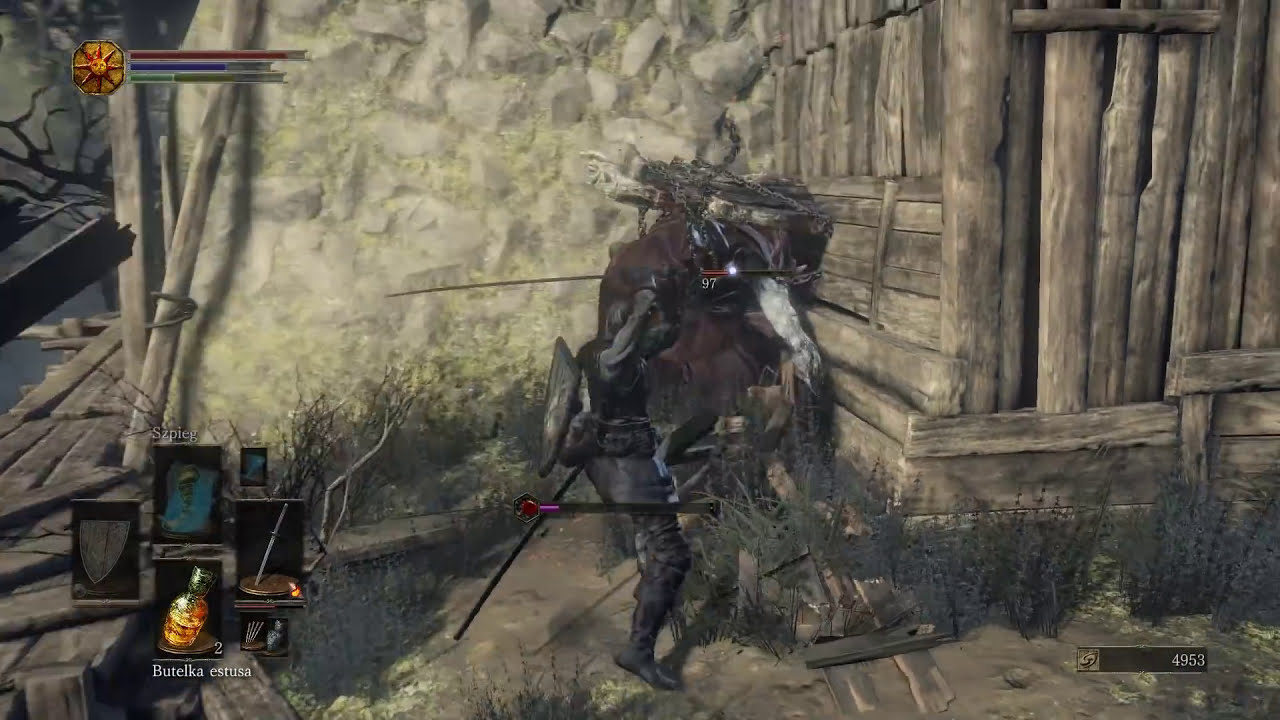Viewport: 1280px width, 720px height.
Task: Click the small next-spell preview icon
Action: pyautogui.click(x=254, y=466)
